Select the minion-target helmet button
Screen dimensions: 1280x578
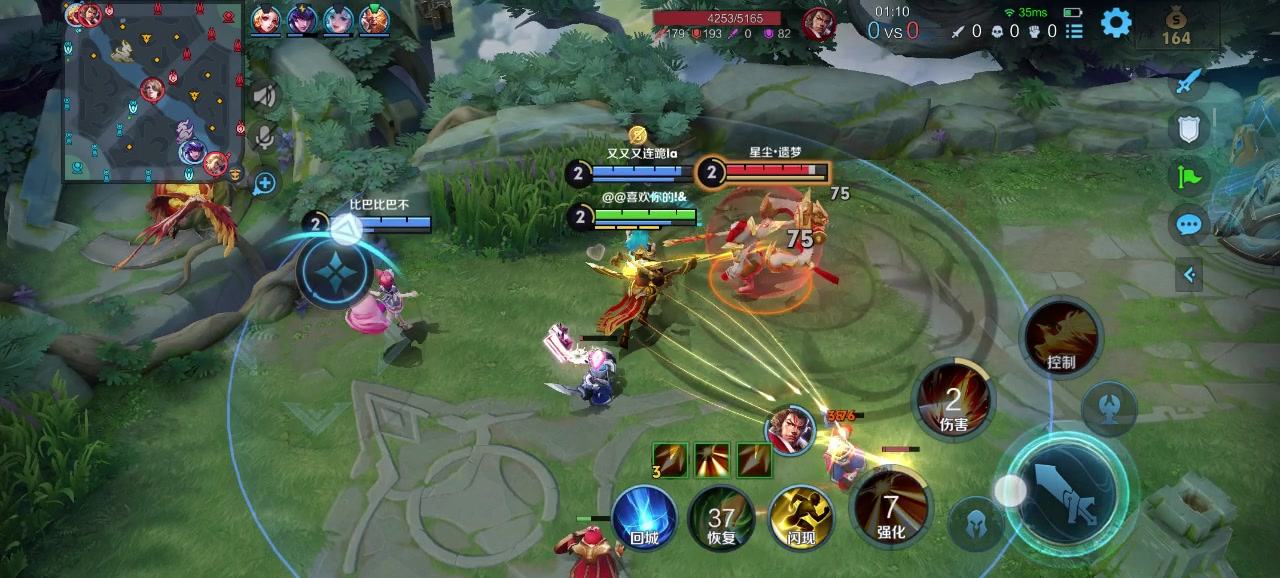[x=977, y=523]
